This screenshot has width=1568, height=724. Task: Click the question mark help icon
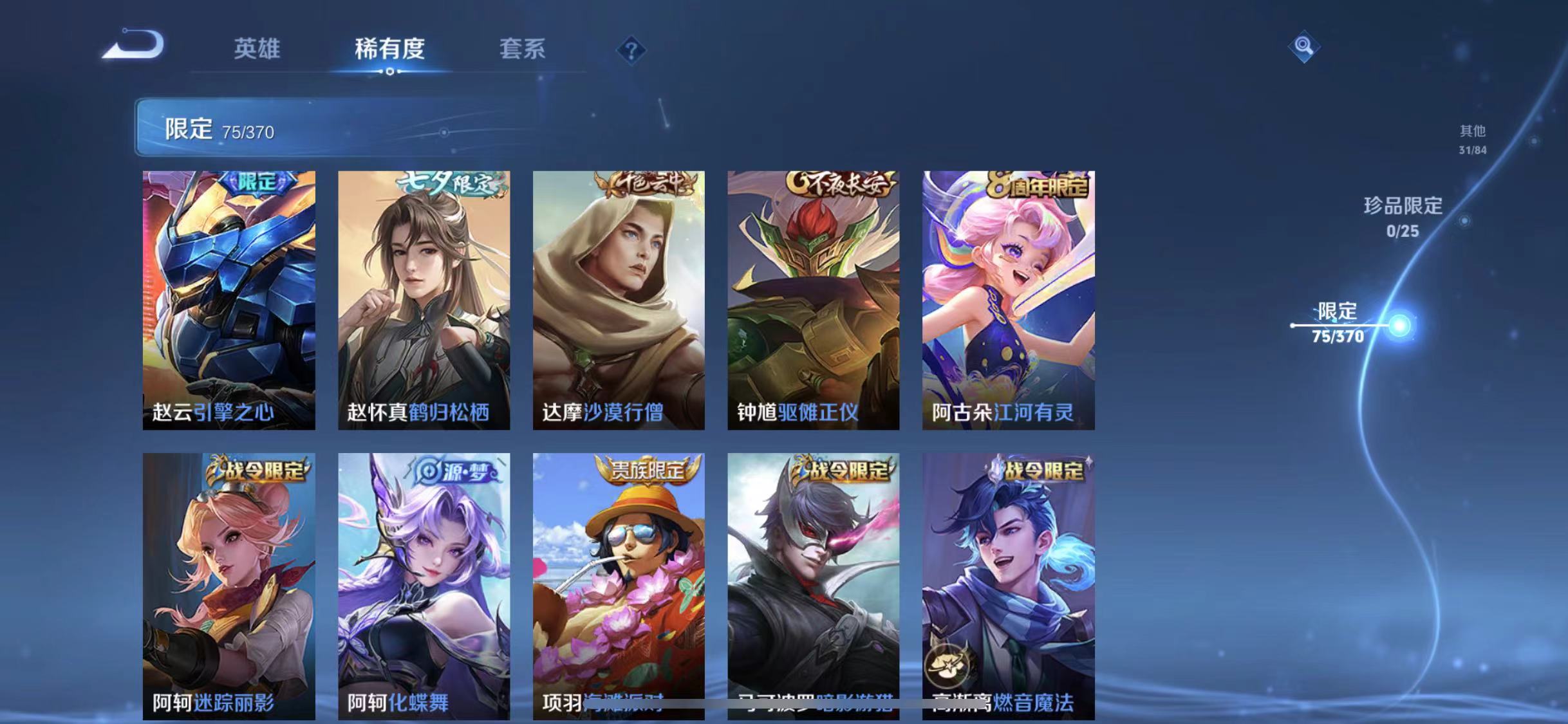(x=633, y=50)
